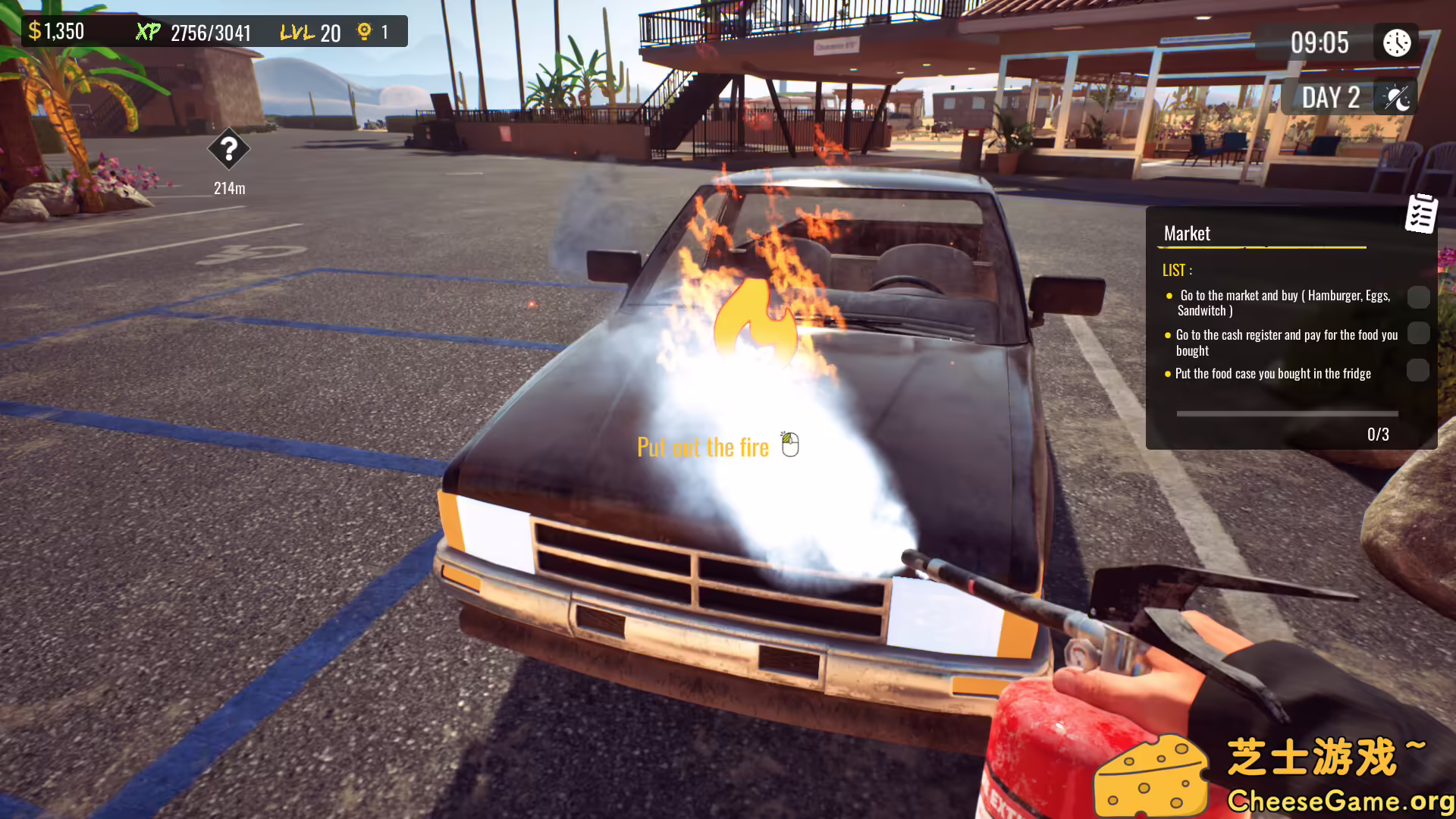Check the buy Hamburger Eggs Sandwitch task
Viewport: 1456px width, 819px height.
click(x=1419, y=297)
